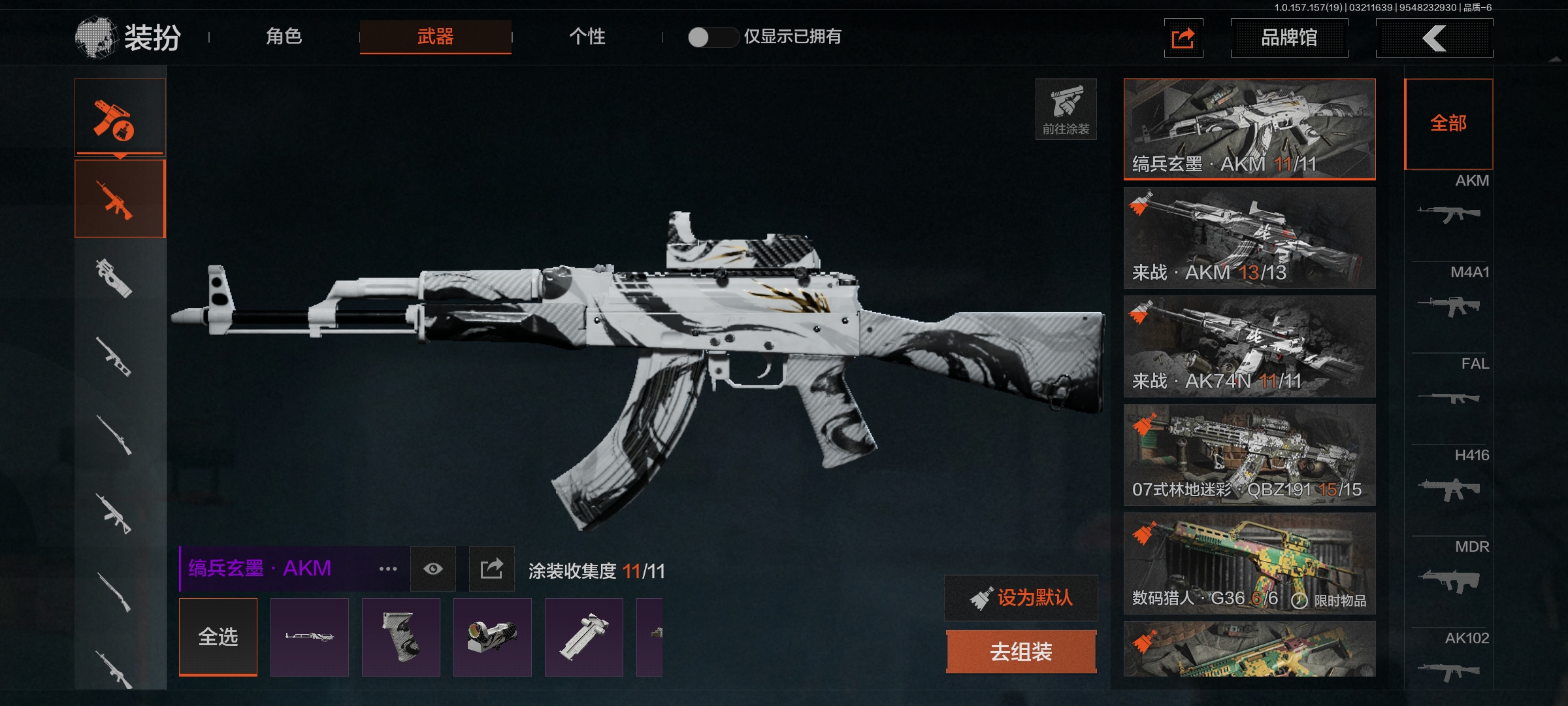Choose 全选 to select all parts
The width and height of the screenshot is (1568, 706).
click(218, 637)
